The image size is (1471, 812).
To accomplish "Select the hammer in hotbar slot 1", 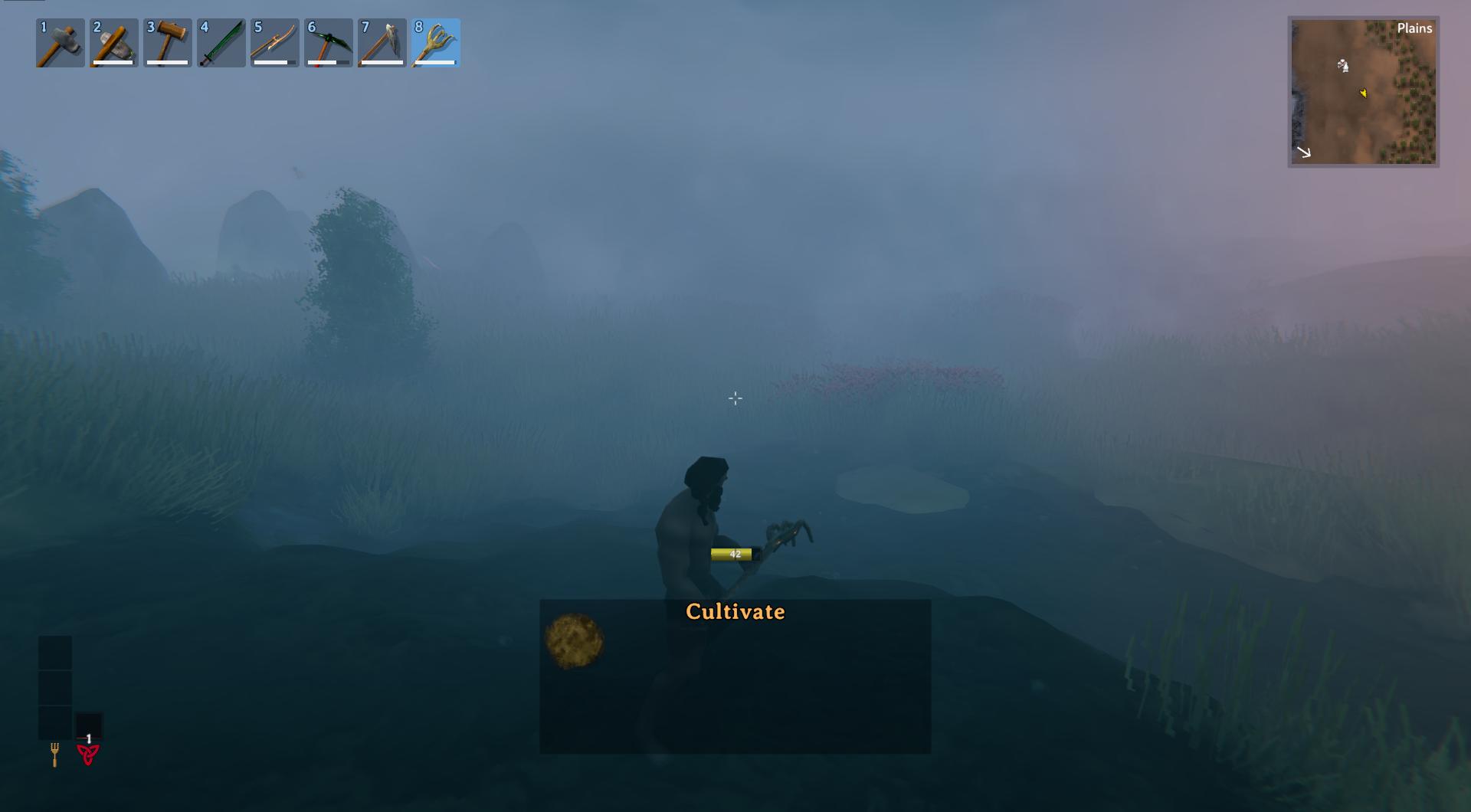I will 59,43.
